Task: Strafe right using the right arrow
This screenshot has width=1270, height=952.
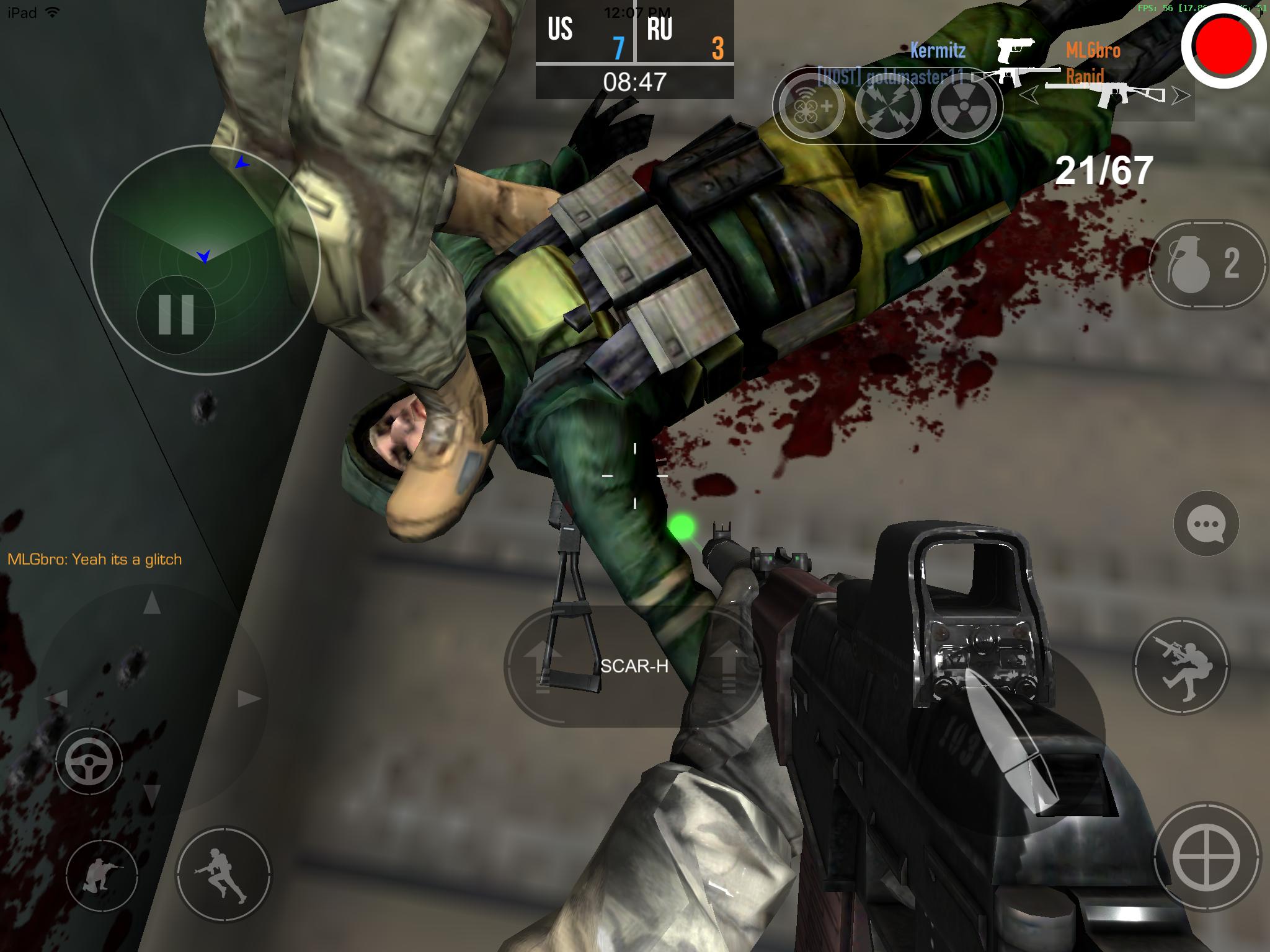Action: (x=249, y=699)
